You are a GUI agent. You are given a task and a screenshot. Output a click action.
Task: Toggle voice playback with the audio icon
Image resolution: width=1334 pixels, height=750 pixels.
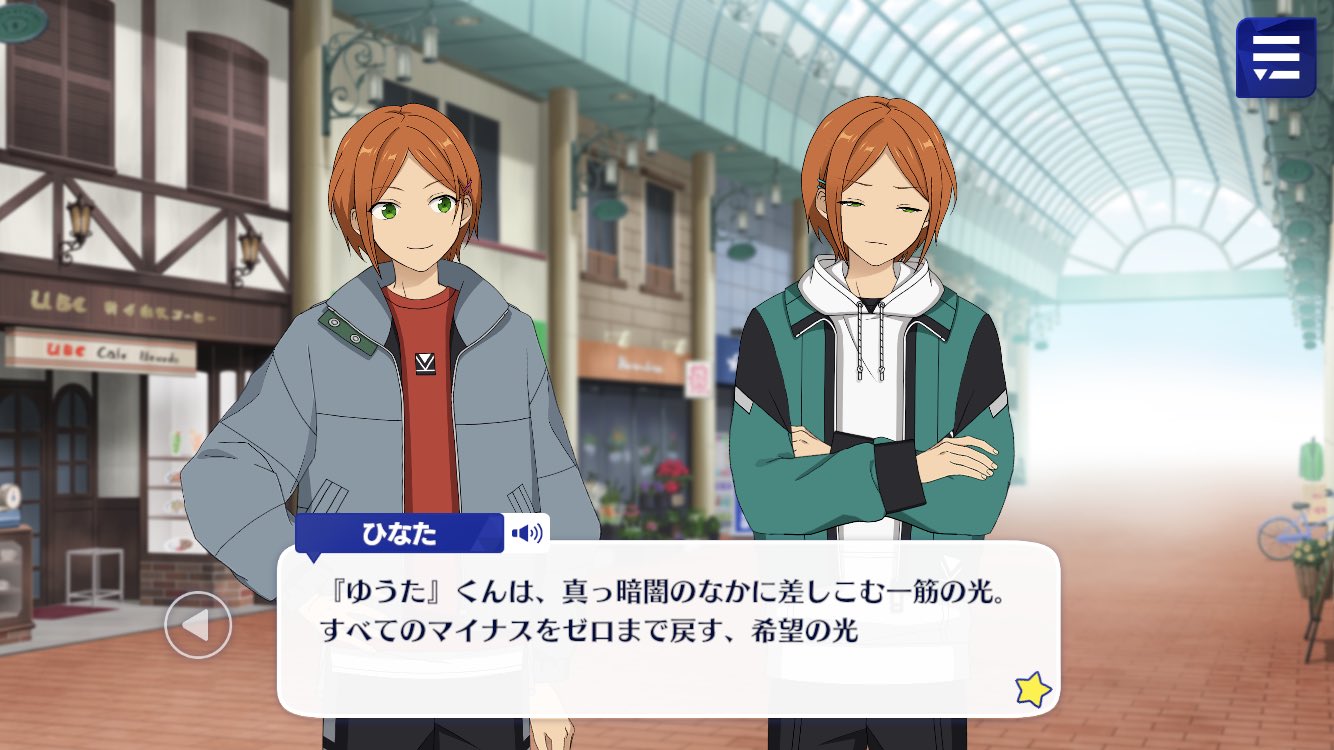pos(527,533)
